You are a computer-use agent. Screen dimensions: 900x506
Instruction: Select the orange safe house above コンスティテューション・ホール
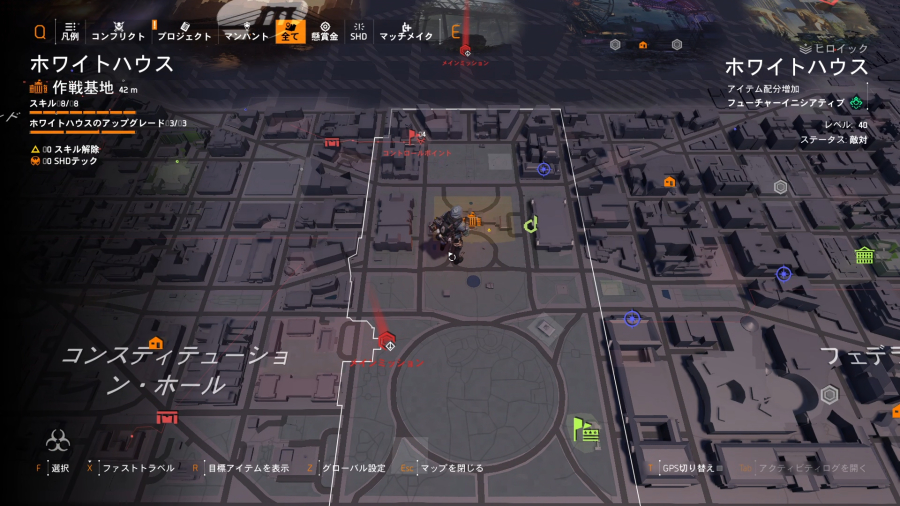156,343
